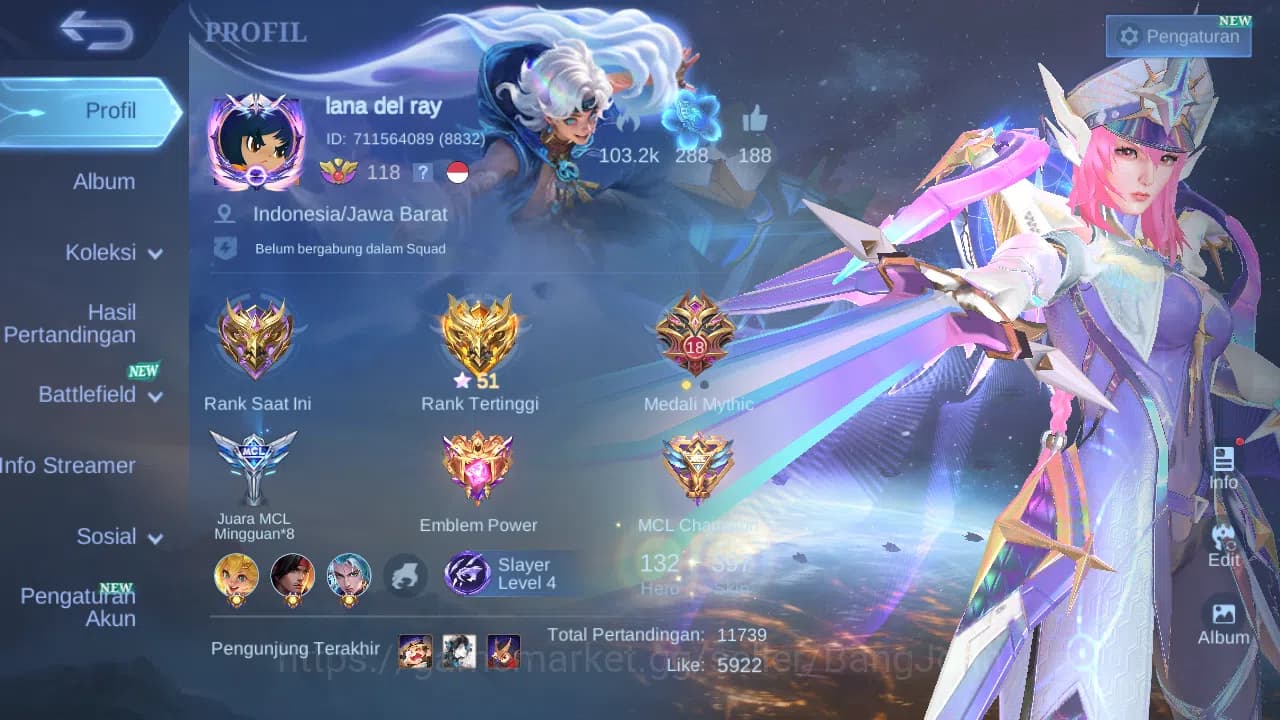Click the first Pengunjung Terakhir visitor thumbnail
The image size is (1280, 720).
pos(415,650)
